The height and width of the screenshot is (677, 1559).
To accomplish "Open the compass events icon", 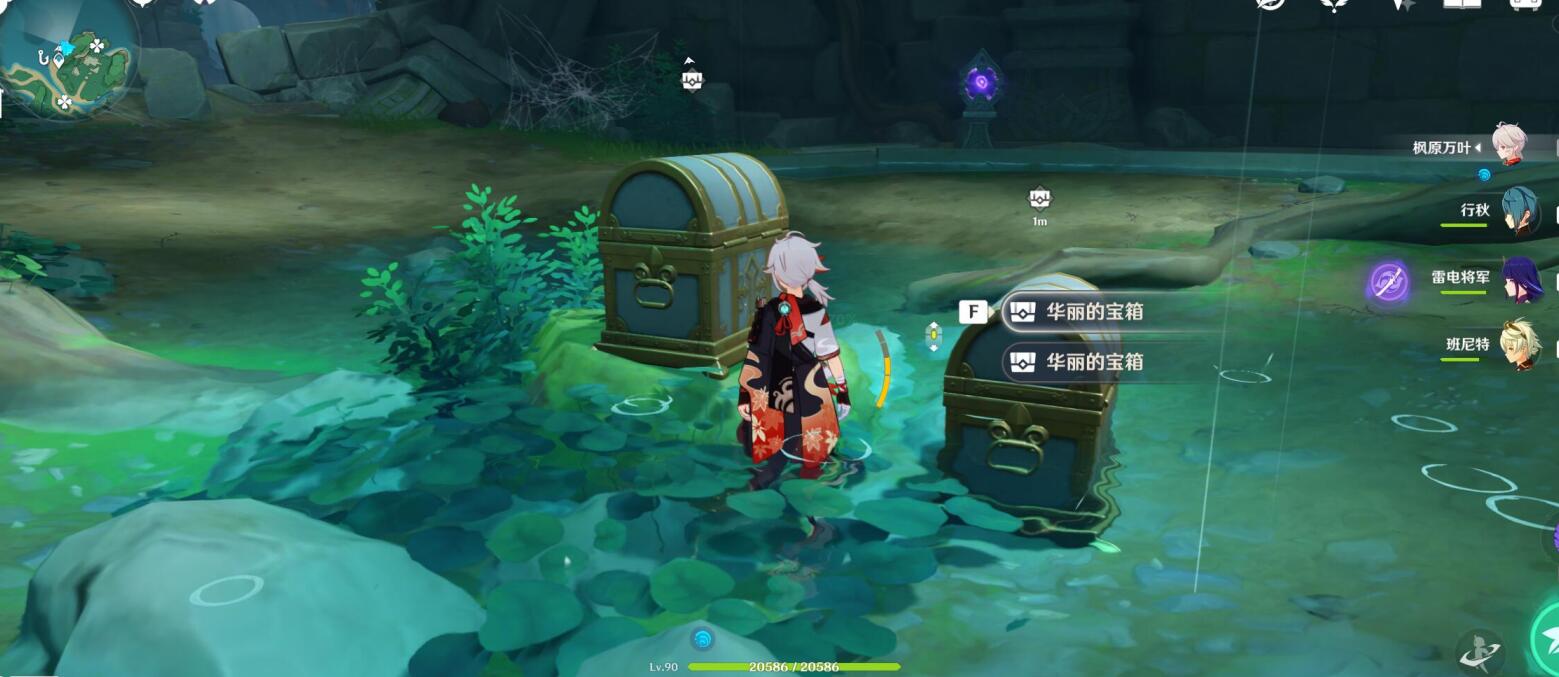I will click(x=1271, y=4).
